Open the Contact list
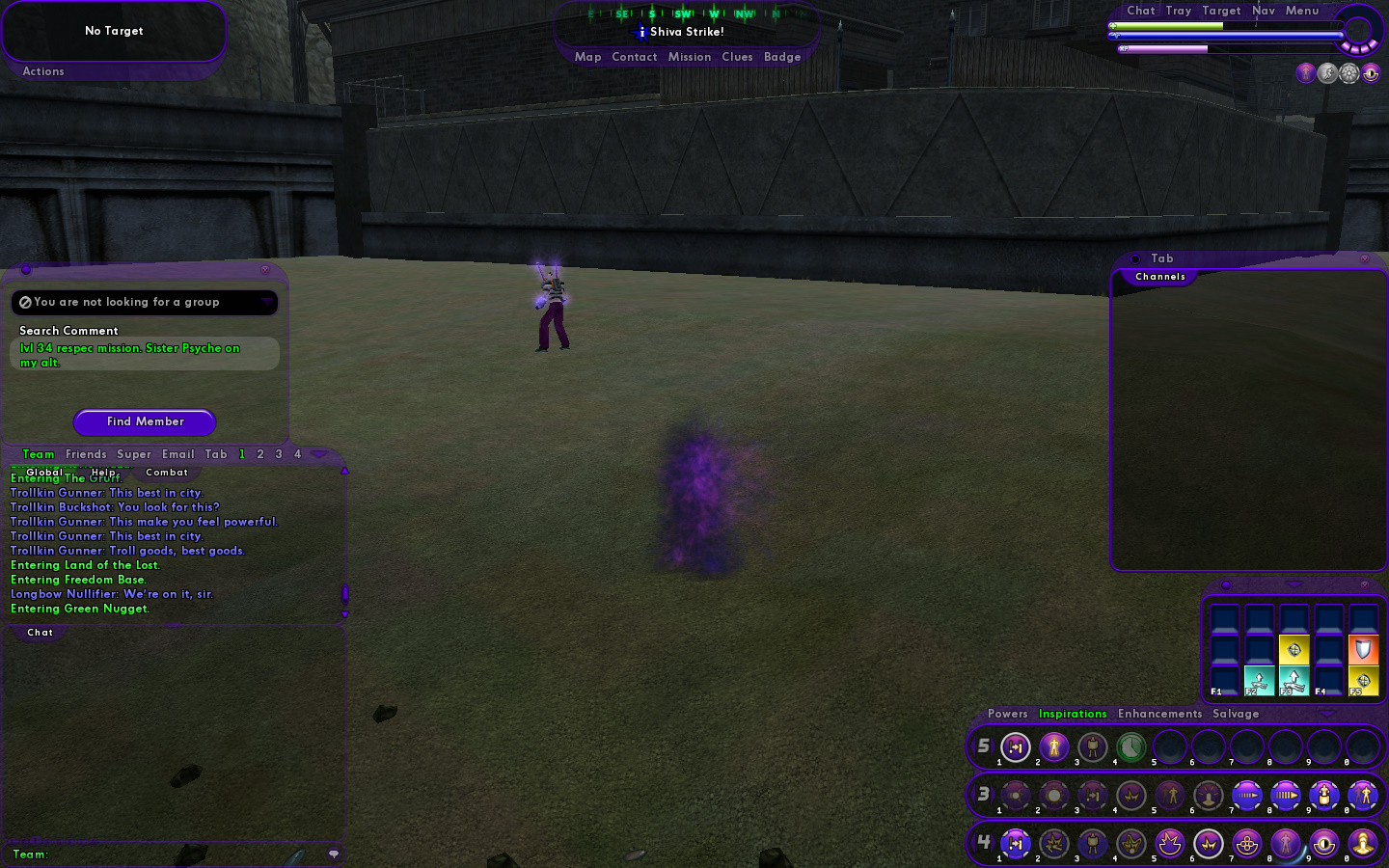 (634, 57)
